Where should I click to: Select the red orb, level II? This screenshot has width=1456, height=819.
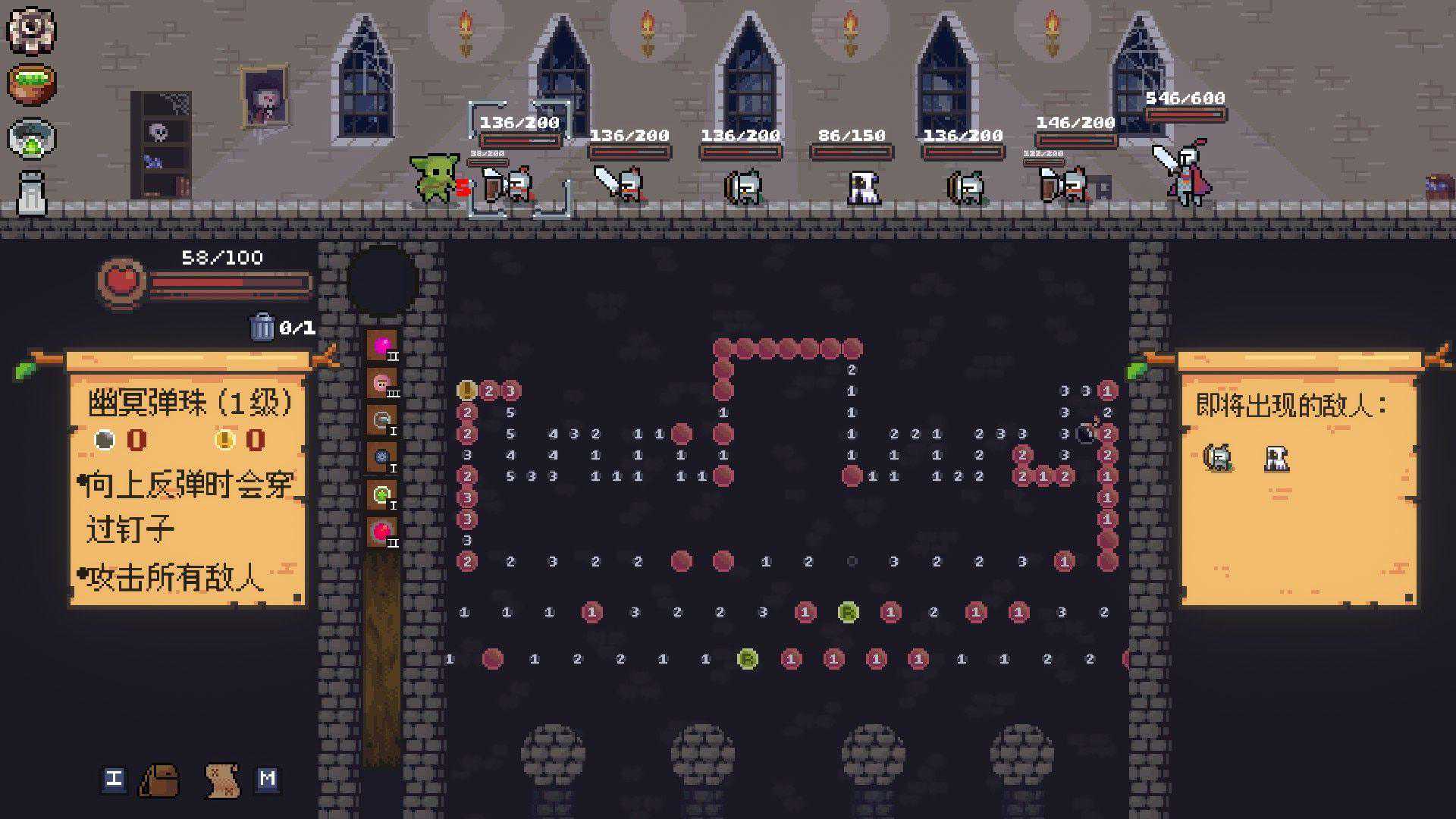[382, 532]
